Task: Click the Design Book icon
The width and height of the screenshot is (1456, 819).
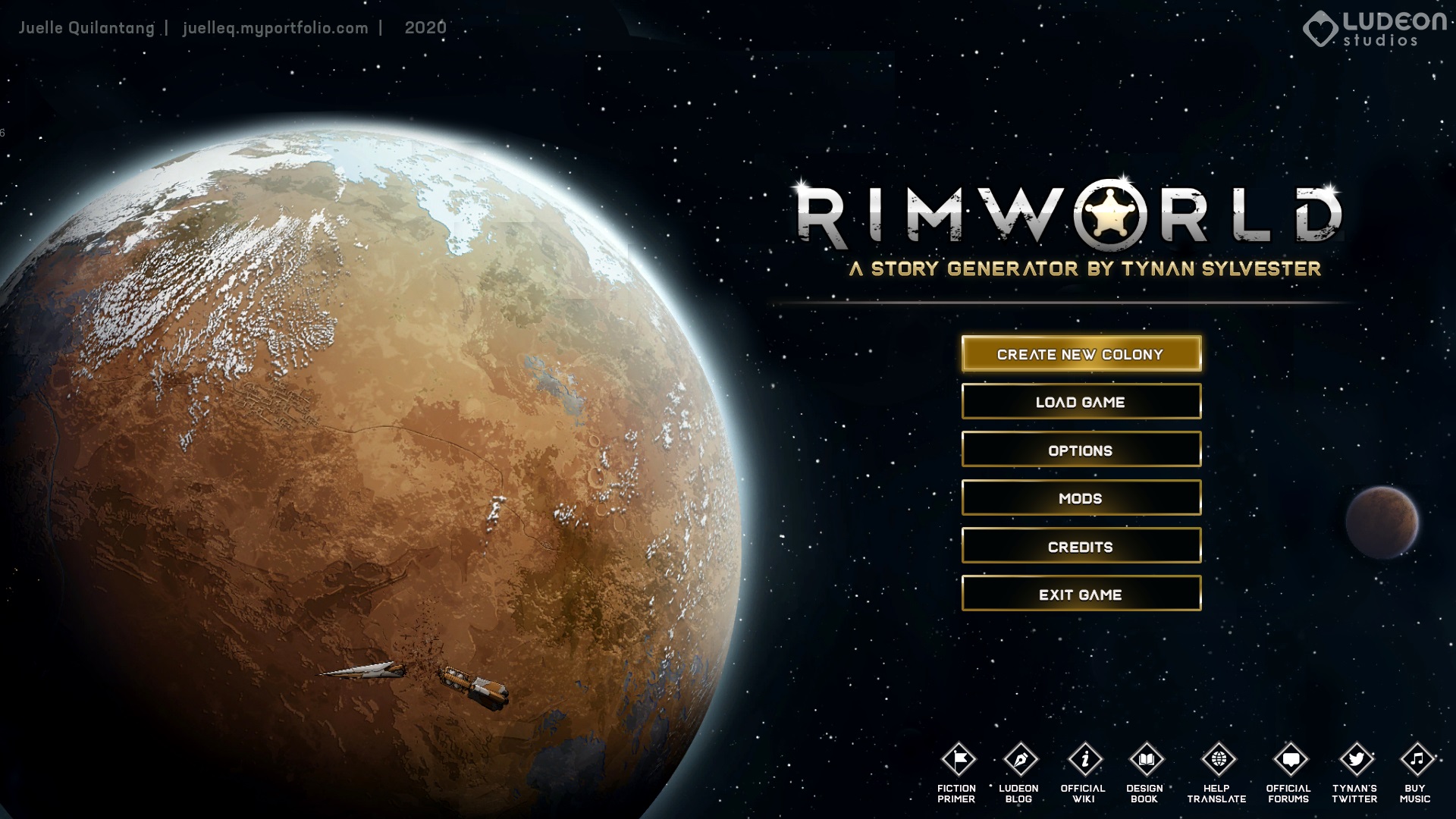Action: click(1145, 760)
